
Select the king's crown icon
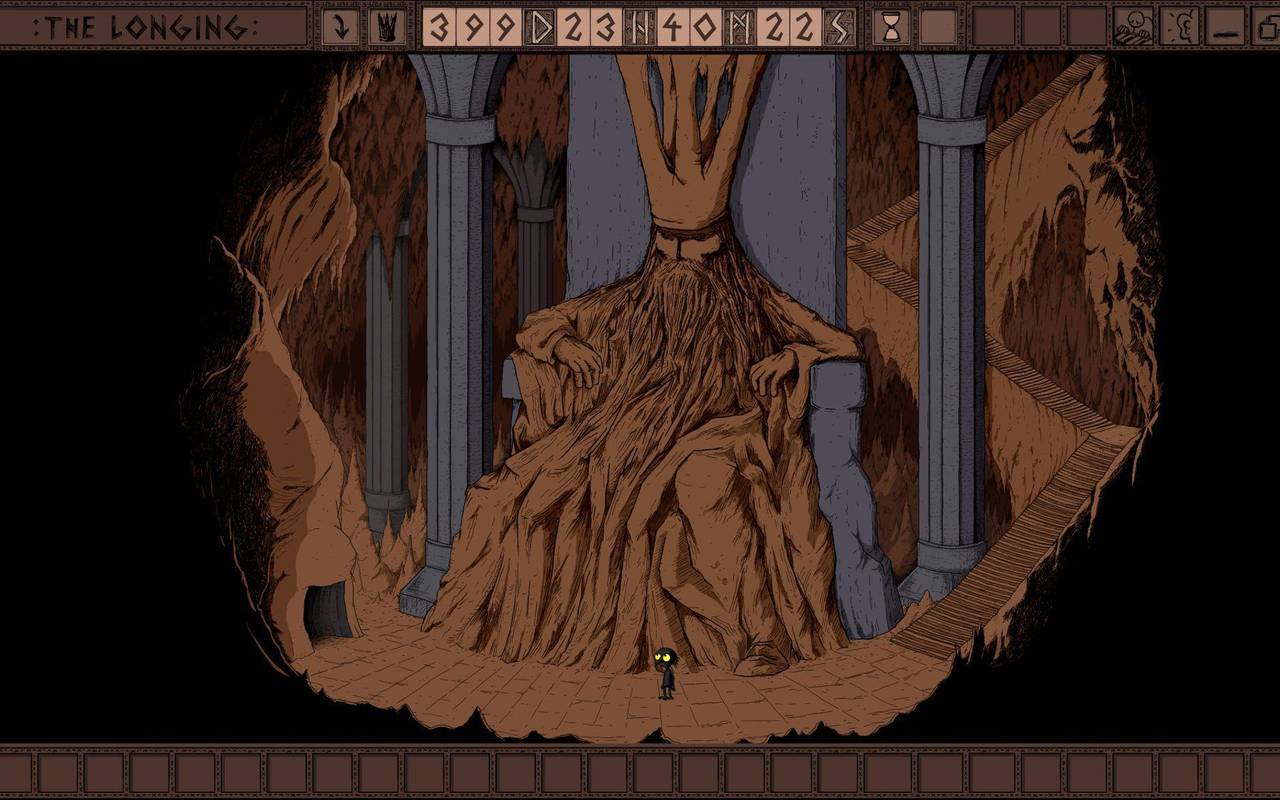pos(387,27)
